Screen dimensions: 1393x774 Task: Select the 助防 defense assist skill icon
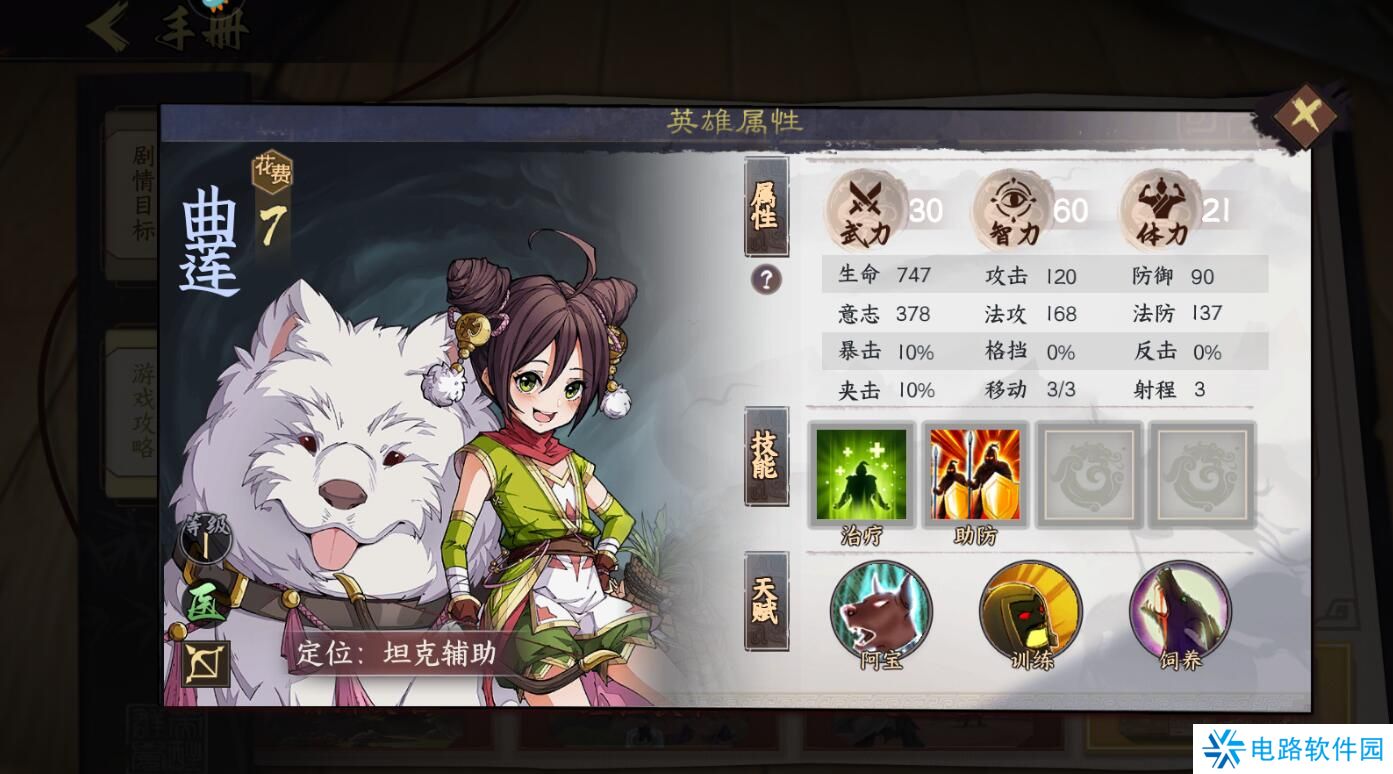click(x=975, y=473)
